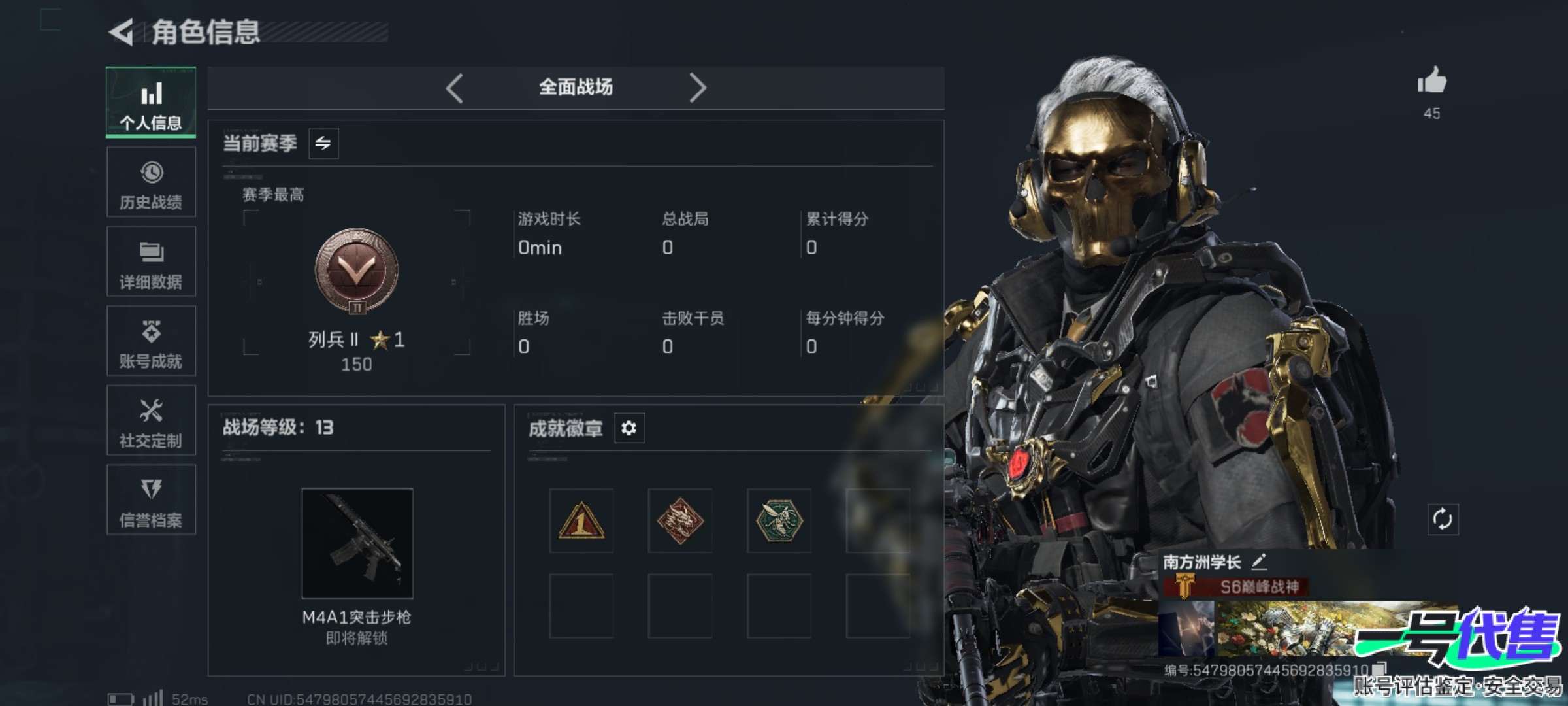Toggle the 当前赛季 season swap button
The height and width of the screenshot is (706, 1568).
pos(323,143)
